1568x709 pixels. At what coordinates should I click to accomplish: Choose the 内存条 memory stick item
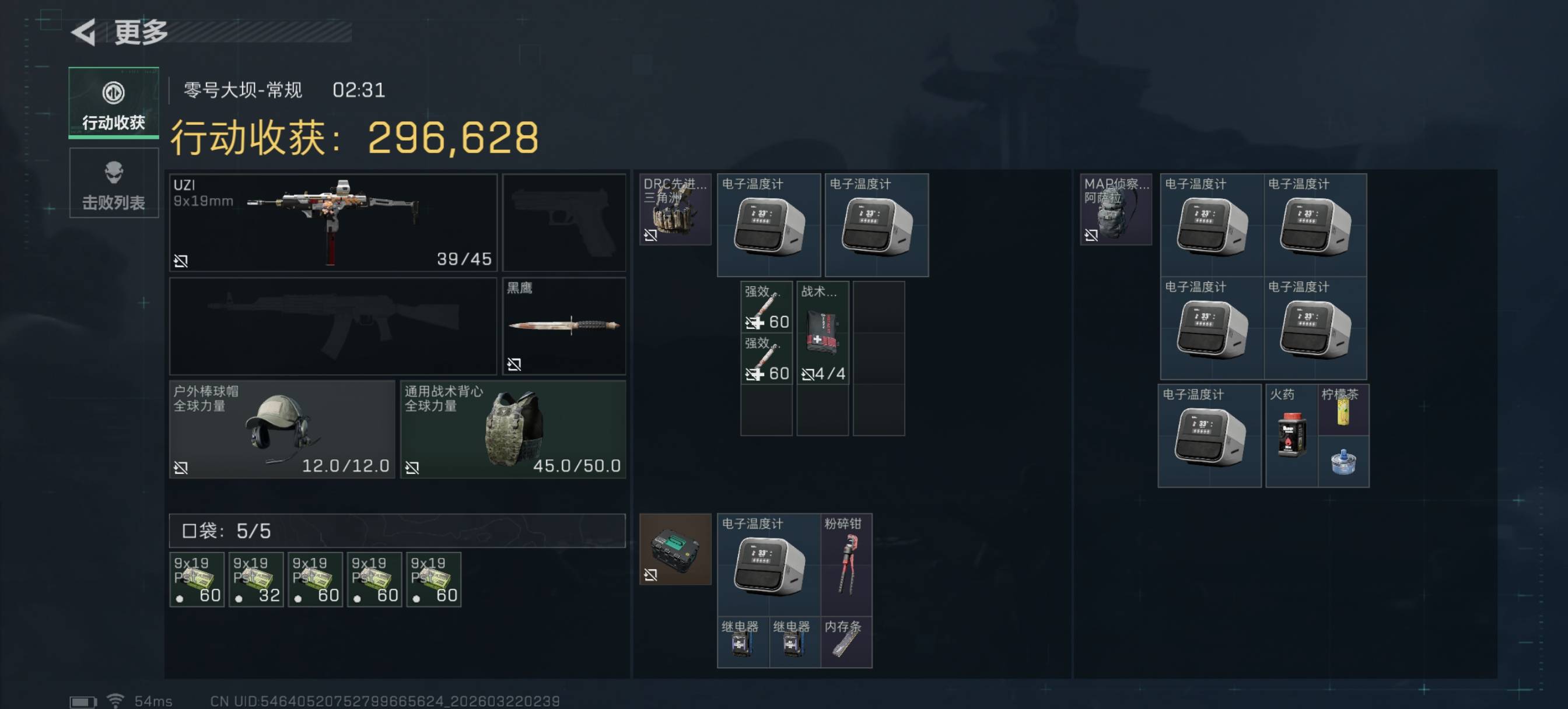846,642
